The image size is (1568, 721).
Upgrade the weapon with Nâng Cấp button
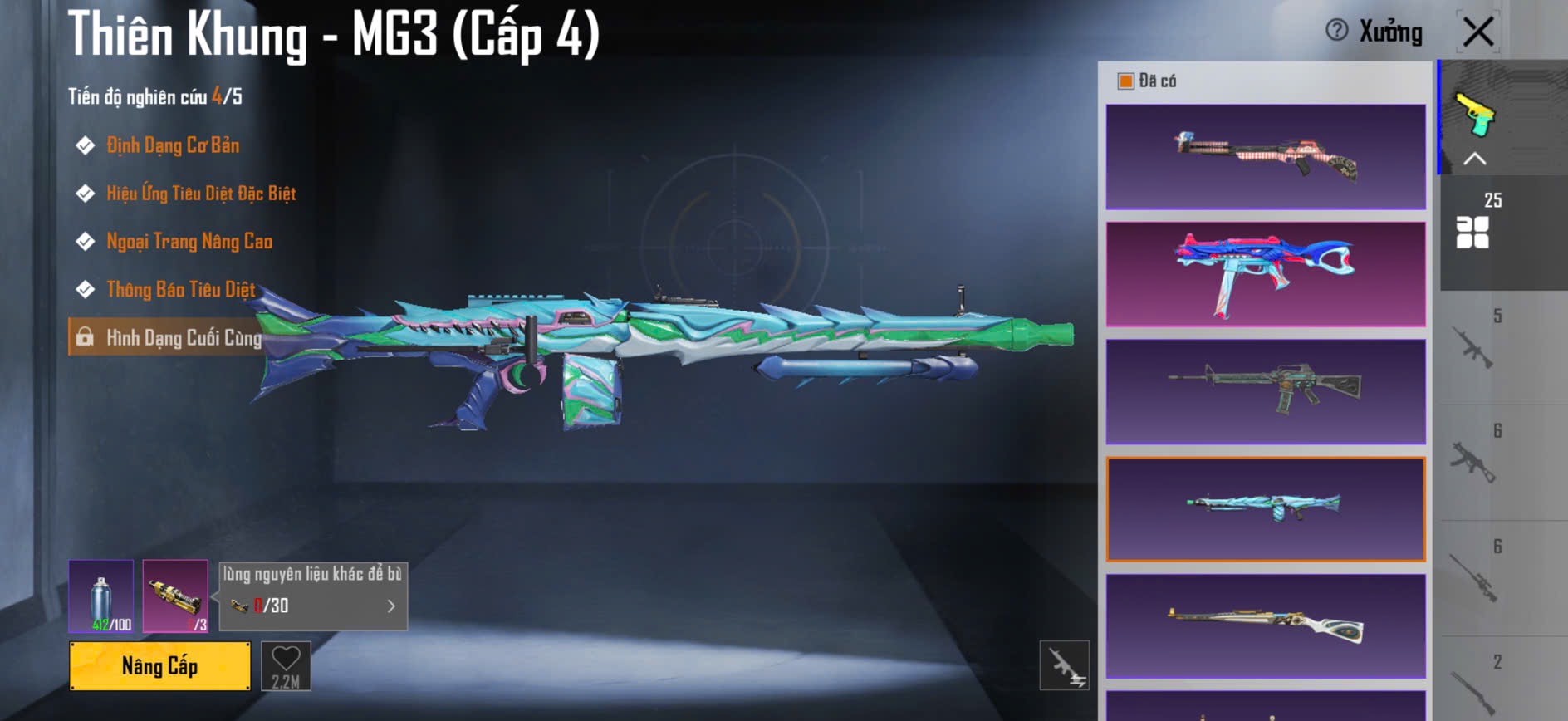[159, 665]
